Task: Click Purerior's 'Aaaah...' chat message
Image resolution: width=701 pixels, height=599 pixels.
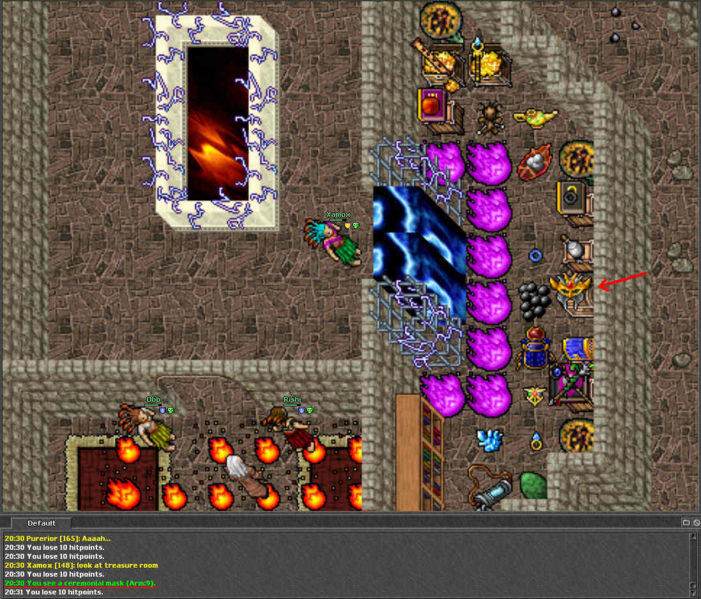Action: 68,538
